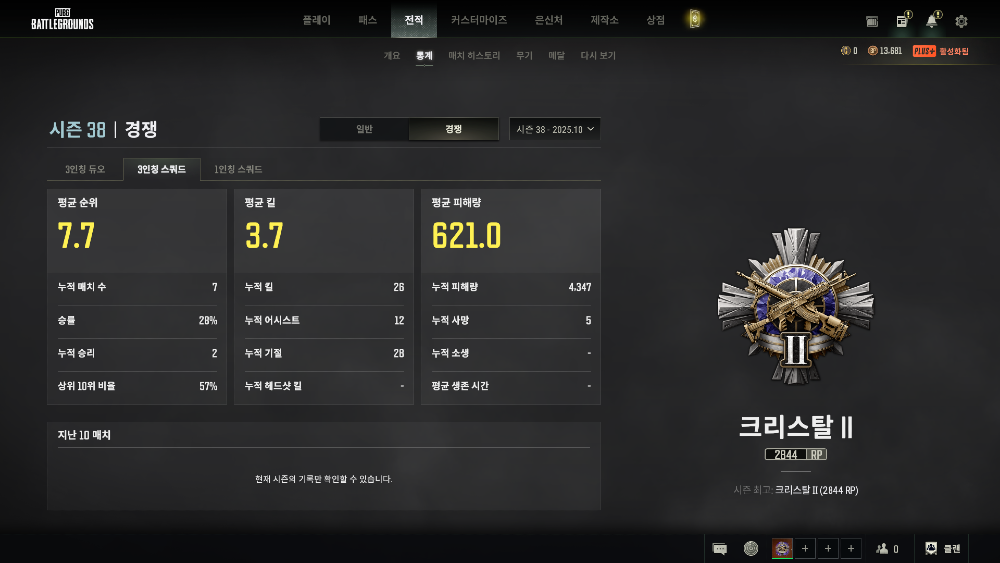Viewport: 1000px width, 563px height.
Task: Open the 제작소 (Workshop) menu
Action: (x=605, y=20)
